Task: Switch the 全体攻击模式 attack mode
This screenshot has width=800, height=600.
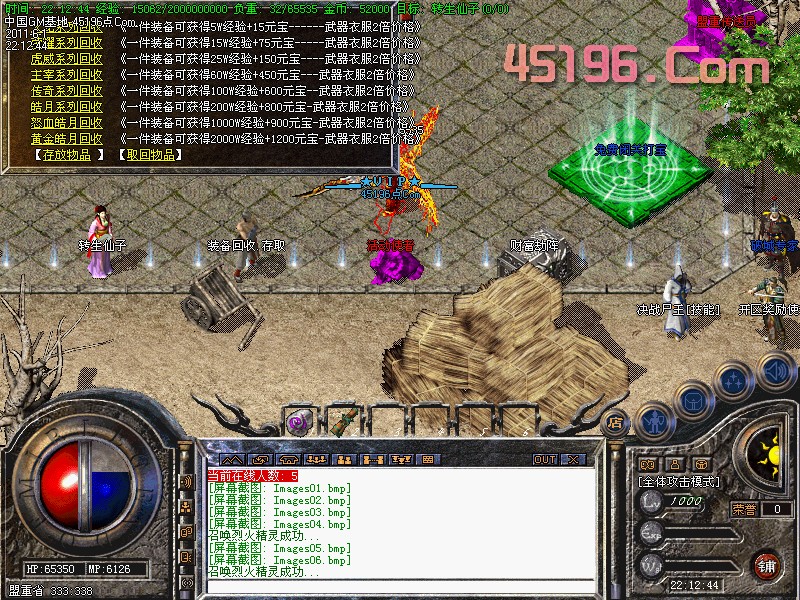Action: pos(680,482)
